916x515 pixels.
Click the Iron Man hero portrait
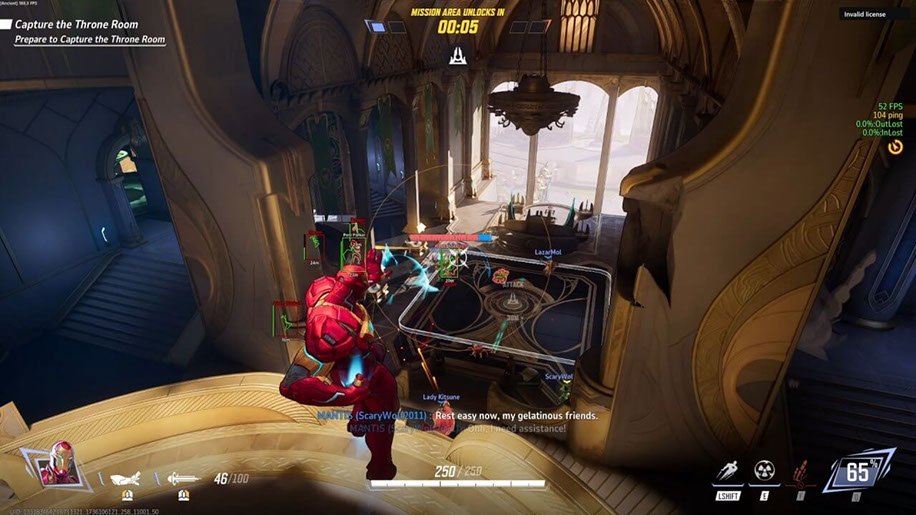[61, 467]
